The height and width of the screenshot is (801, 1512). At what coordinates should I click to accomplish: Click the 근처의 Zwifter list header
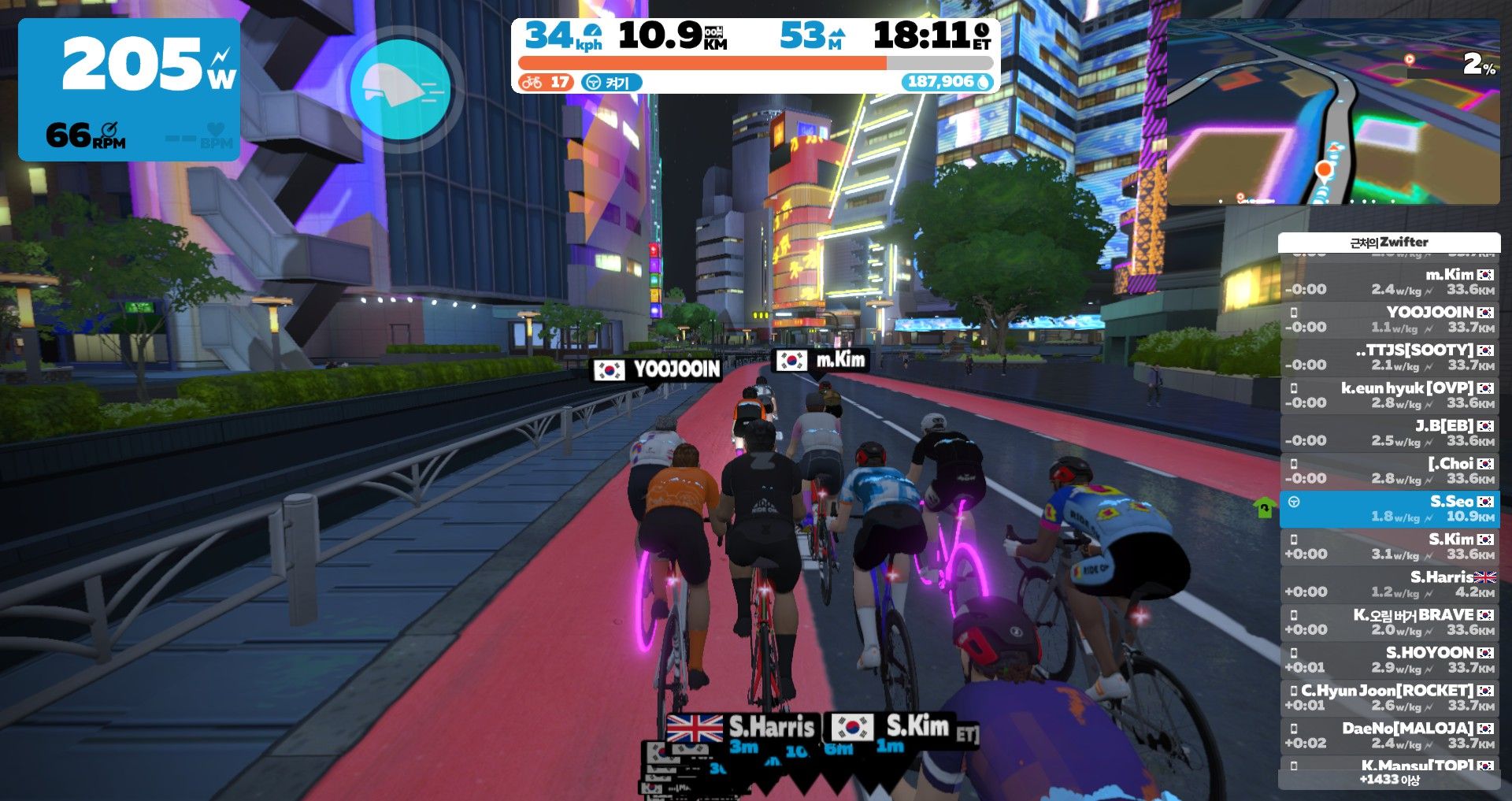(1389, 243)
